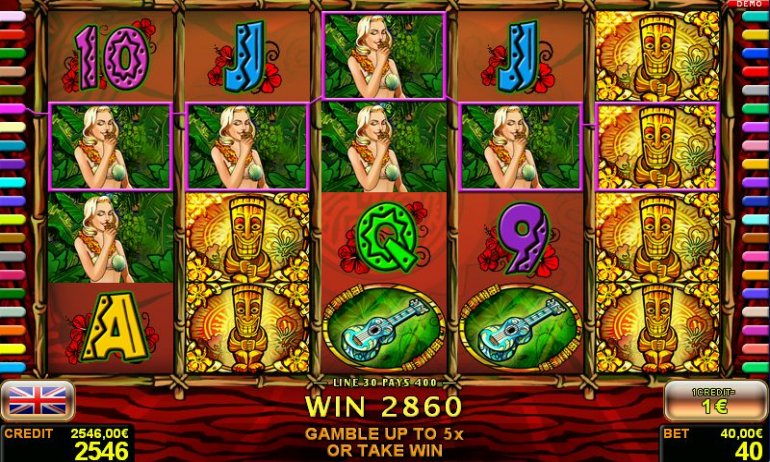Screen dimensions: 770x462
Task: Click the BET 40 panel
Action: coord(714,443)
